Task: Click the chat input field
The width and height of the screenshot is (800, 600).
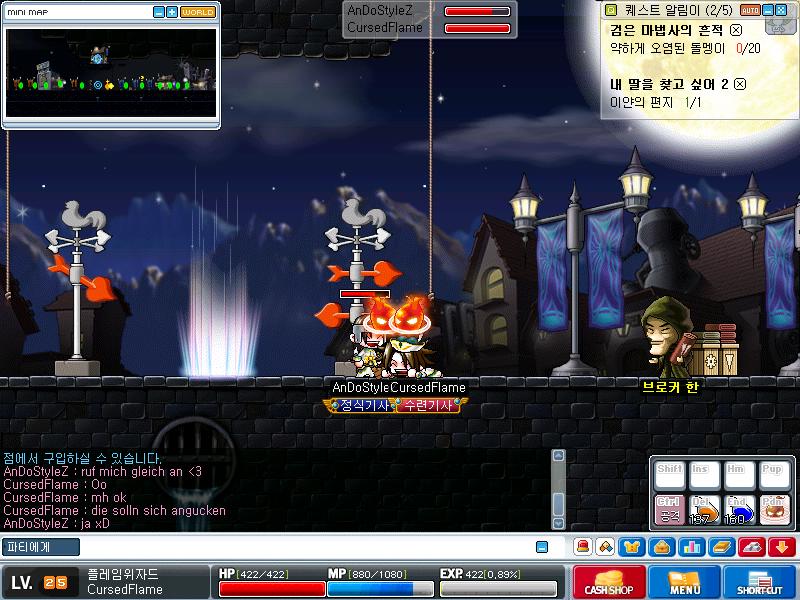Action: tap(290, 547)
